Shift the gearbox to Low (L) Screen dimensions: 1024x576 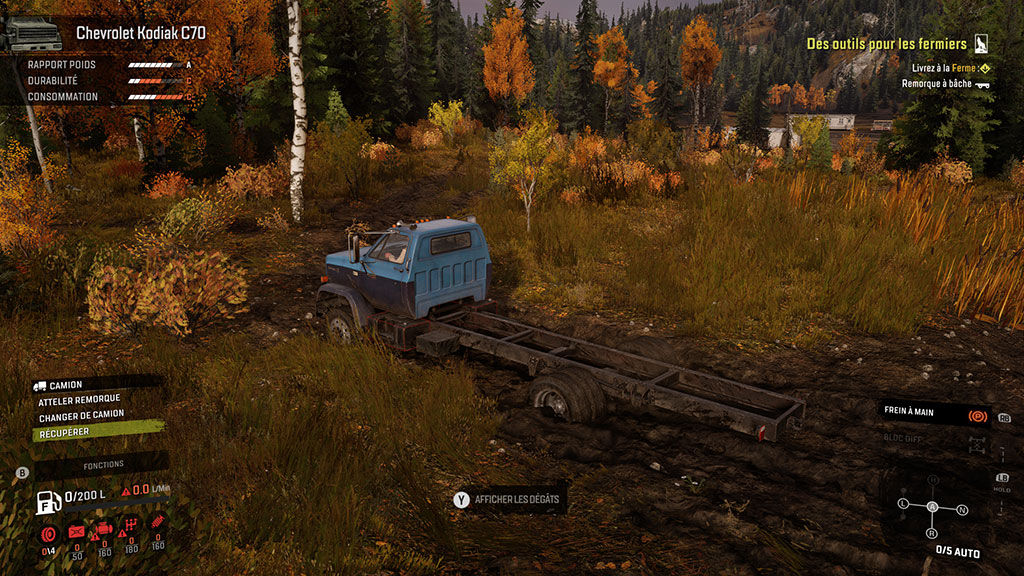[904, 502]
